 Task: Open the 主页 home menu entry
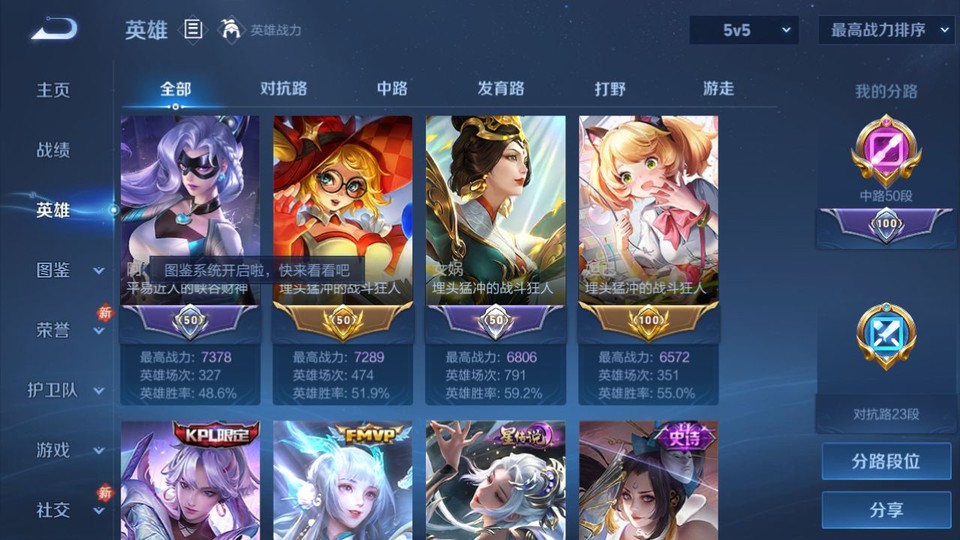54,90
